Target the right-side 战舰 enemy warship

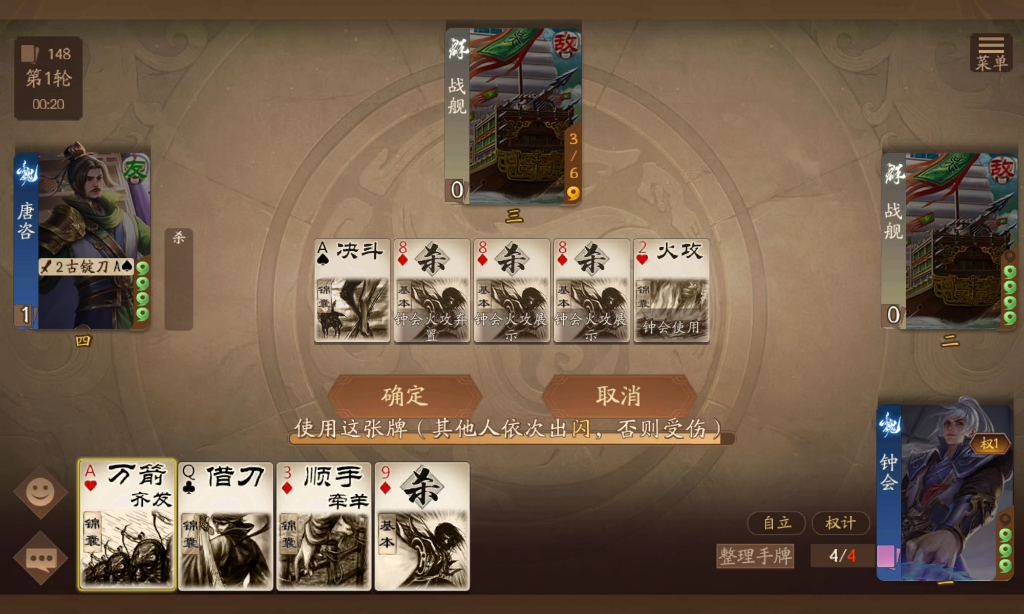click(949, 240)
